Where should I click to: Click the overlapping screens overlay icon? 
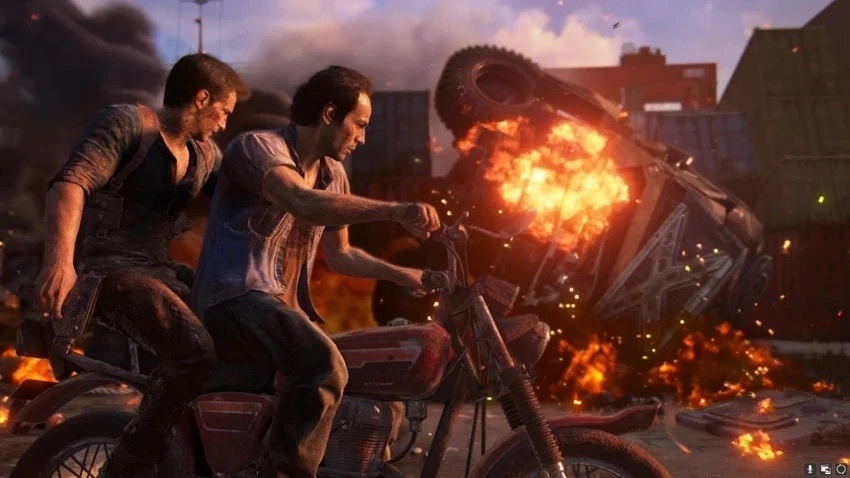pos(826,468)
